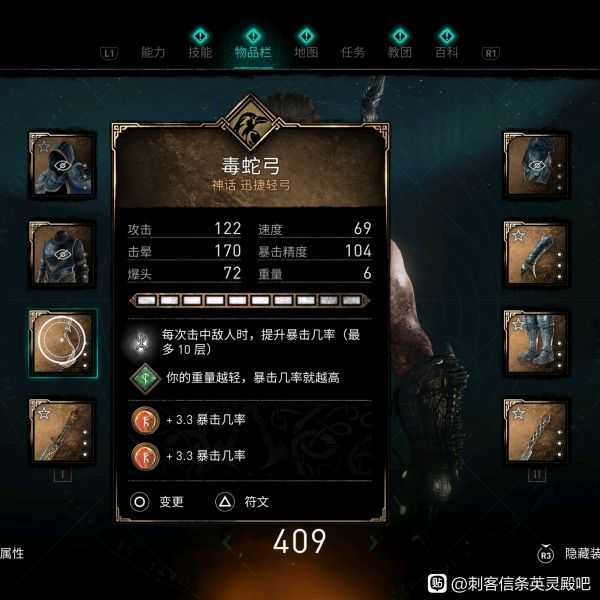Select the 物品栏 inventory tab
This screenshot has width=600, height=600.
251,52
